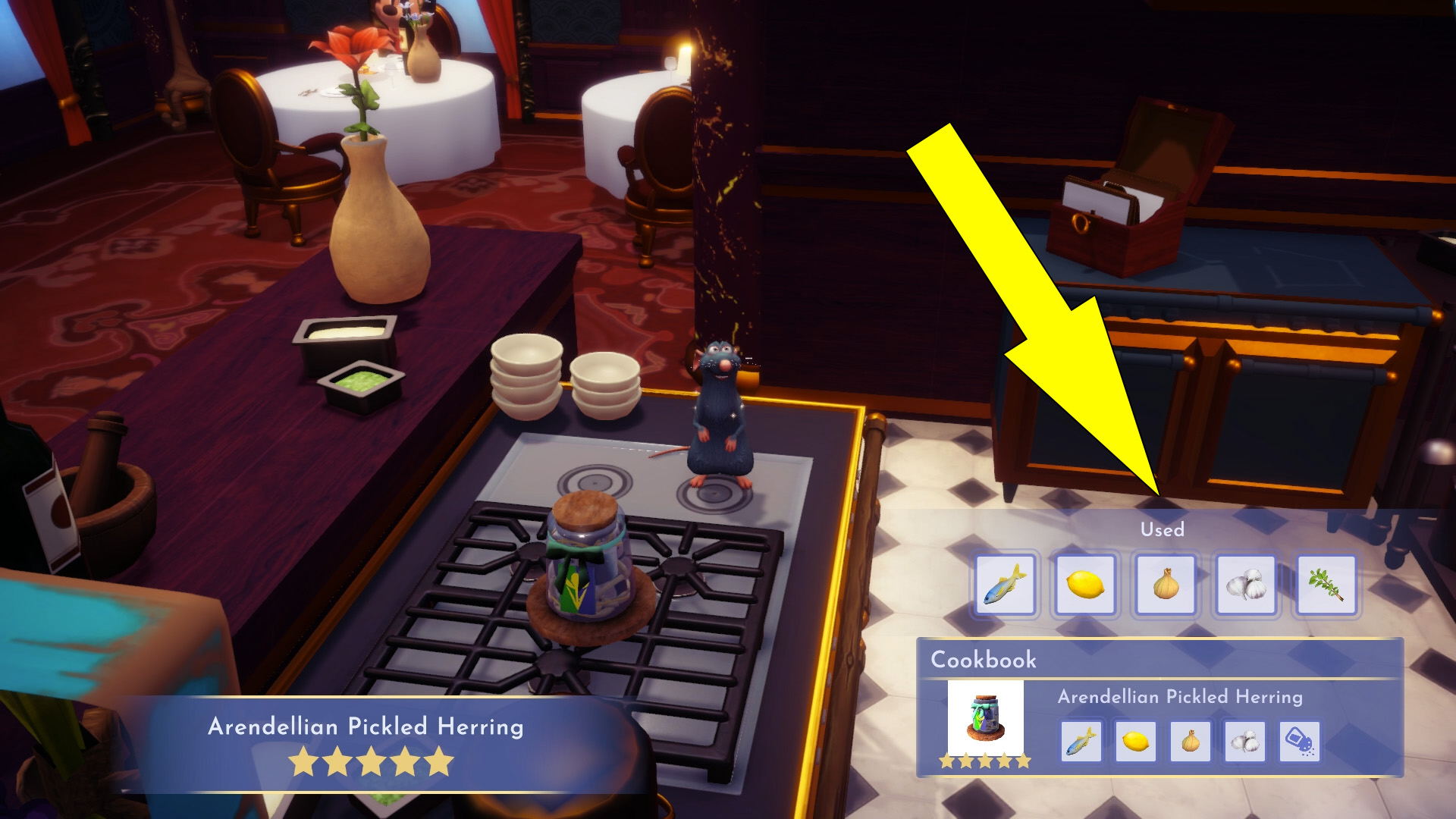Select the herring icon in the Used row

point(1005,585)
